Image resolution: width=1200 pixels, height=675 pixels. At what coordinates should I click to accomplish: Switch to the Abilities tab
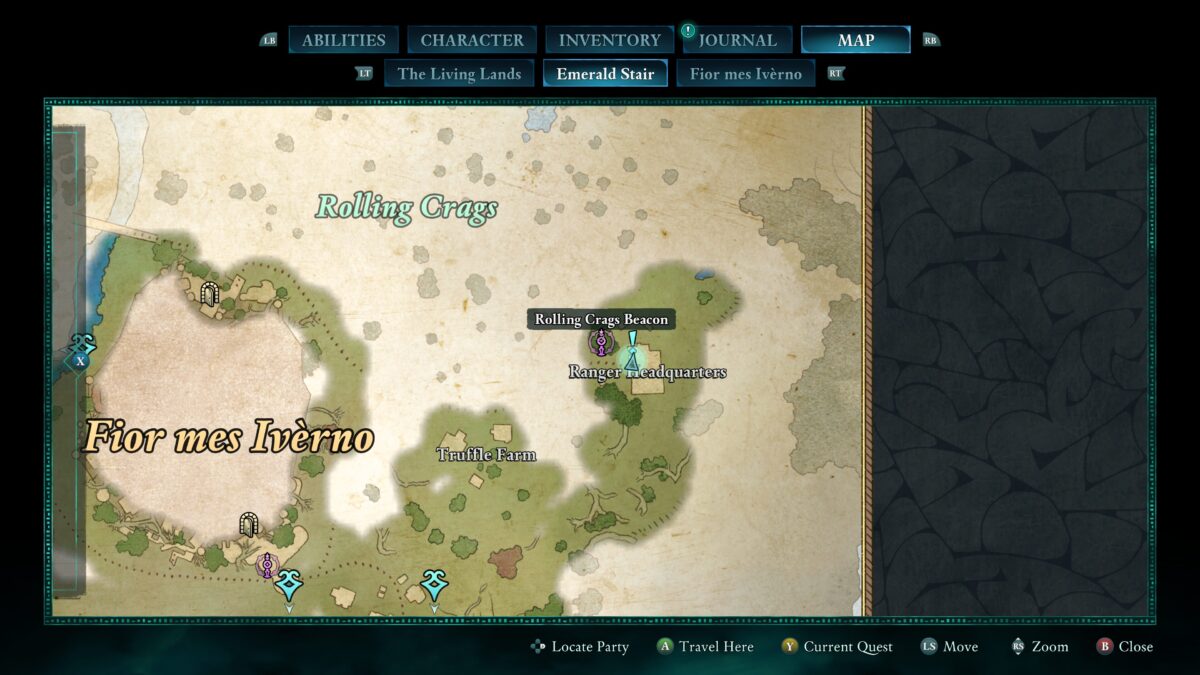click(343, 40)
